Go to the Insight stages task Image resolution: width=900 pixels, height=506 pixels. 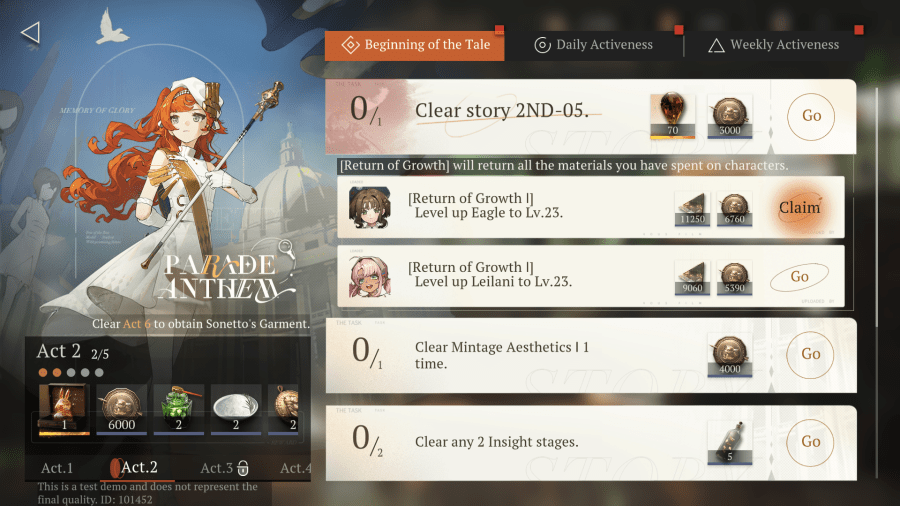click(x=811, y=441)
